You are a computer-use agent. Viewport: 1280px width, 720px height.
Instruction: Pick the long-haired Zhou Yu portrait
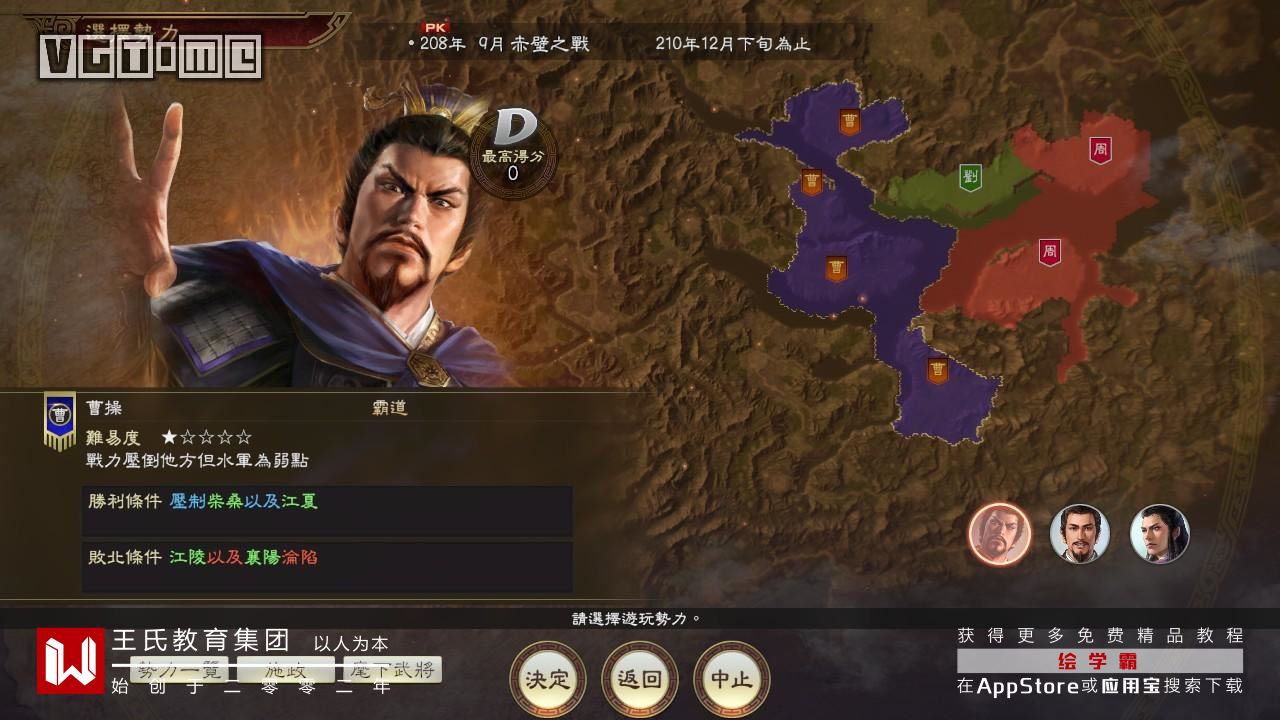pyautogui.click(x=1159, y=533)
